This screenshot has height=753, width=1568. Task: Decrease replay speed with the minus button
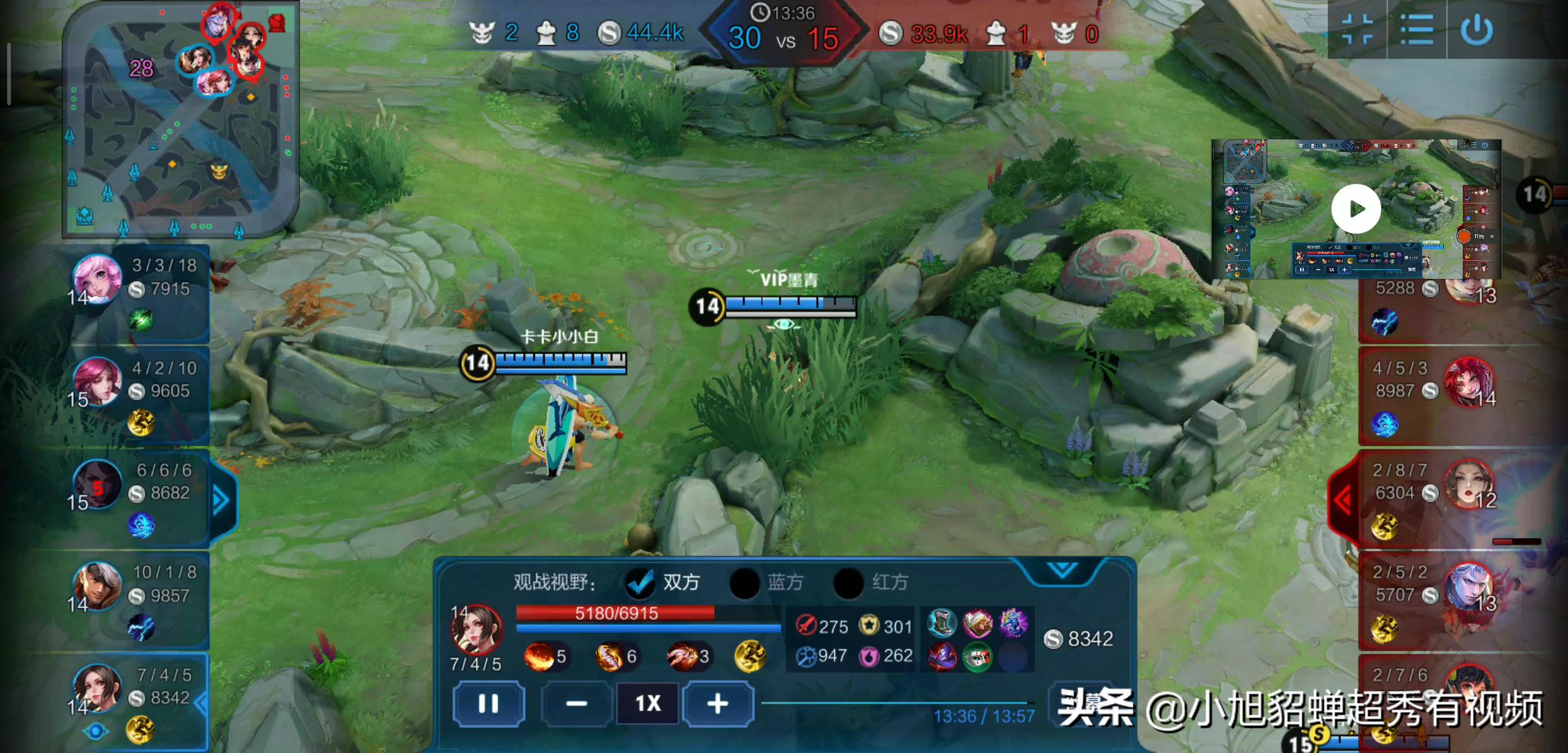(x=576, y=703)
